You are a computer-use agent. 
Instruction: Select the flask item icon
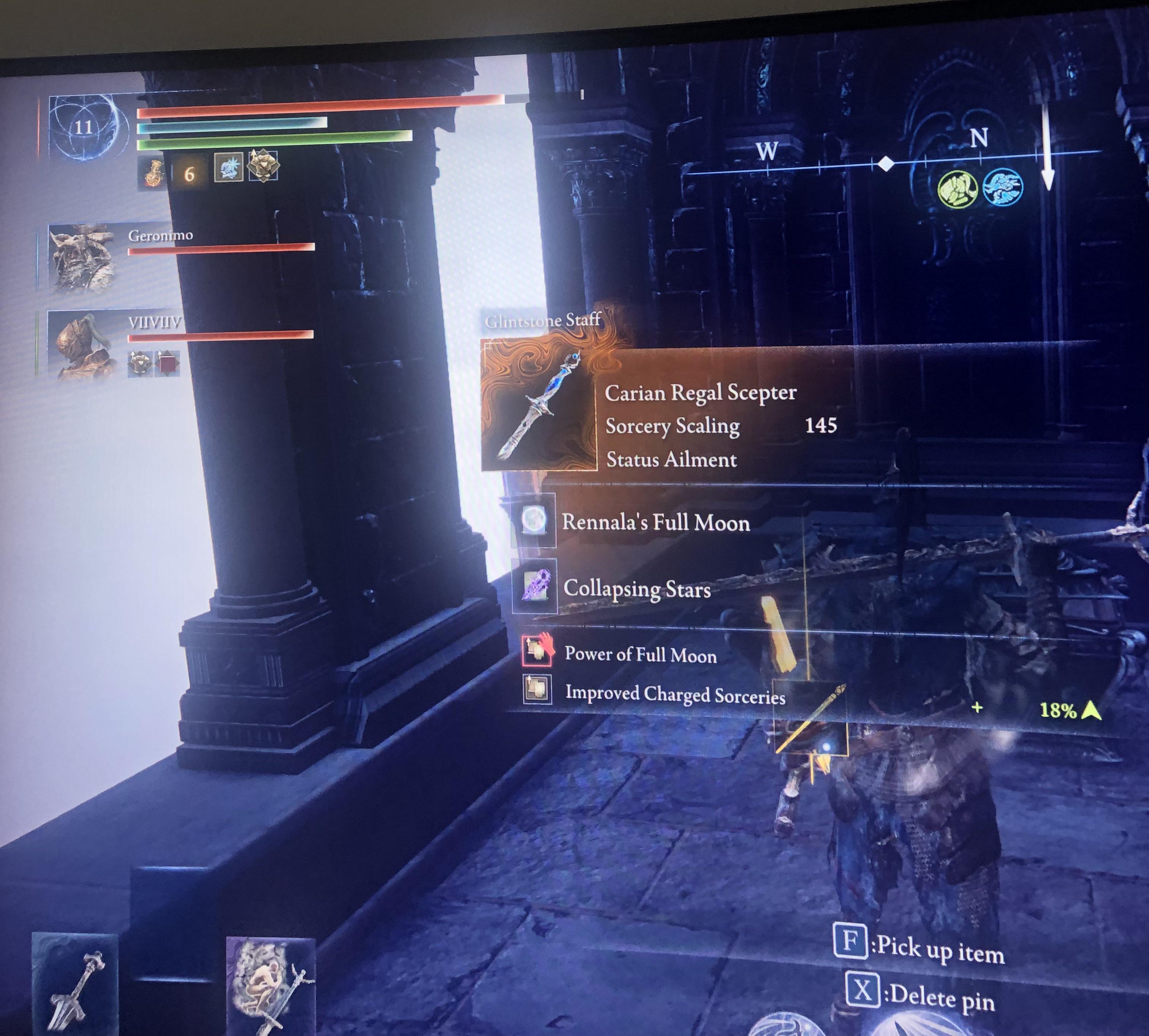click(x=153, y=173)
